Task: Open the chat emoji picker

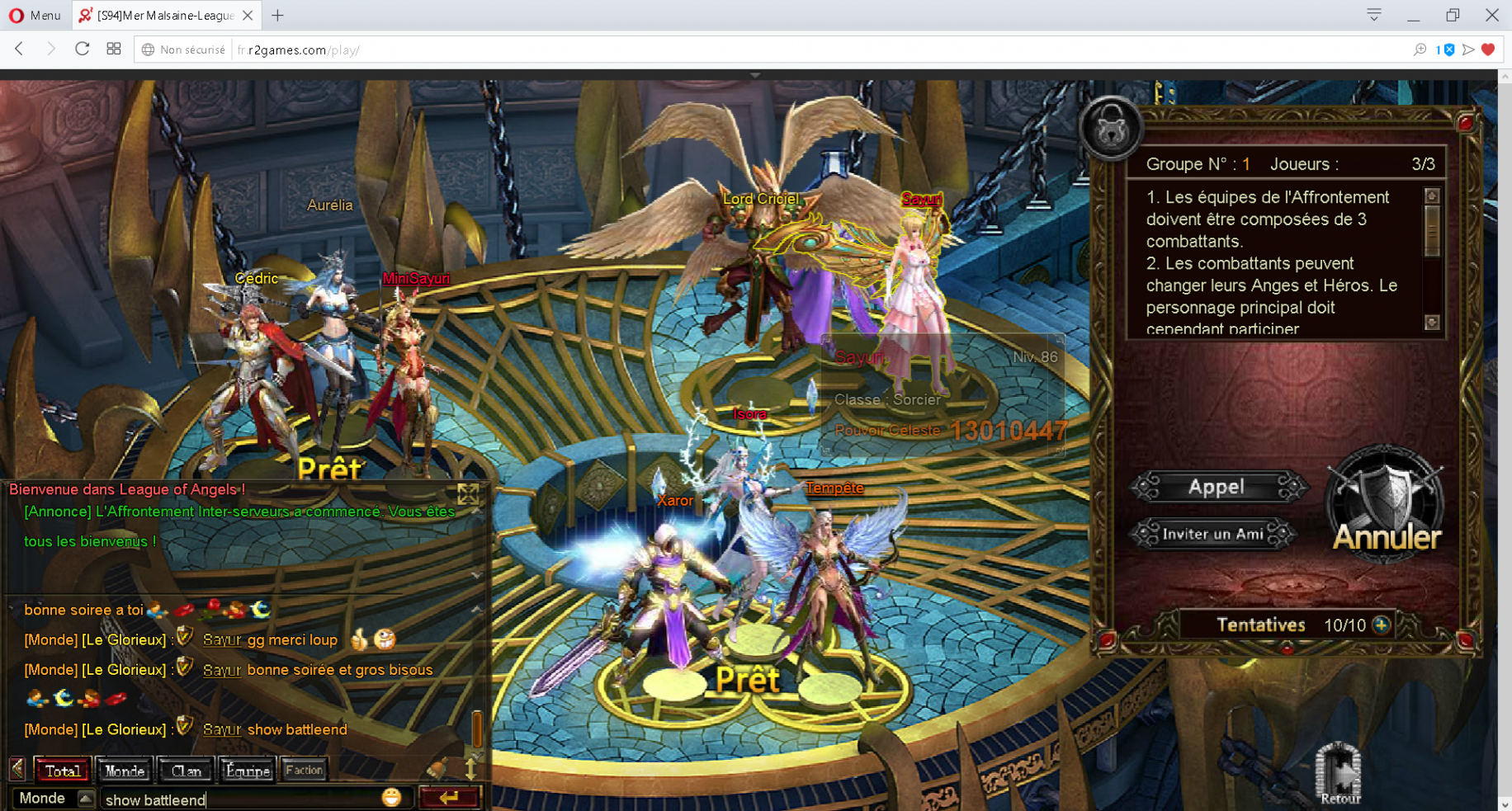Action: tap(391, 797)
